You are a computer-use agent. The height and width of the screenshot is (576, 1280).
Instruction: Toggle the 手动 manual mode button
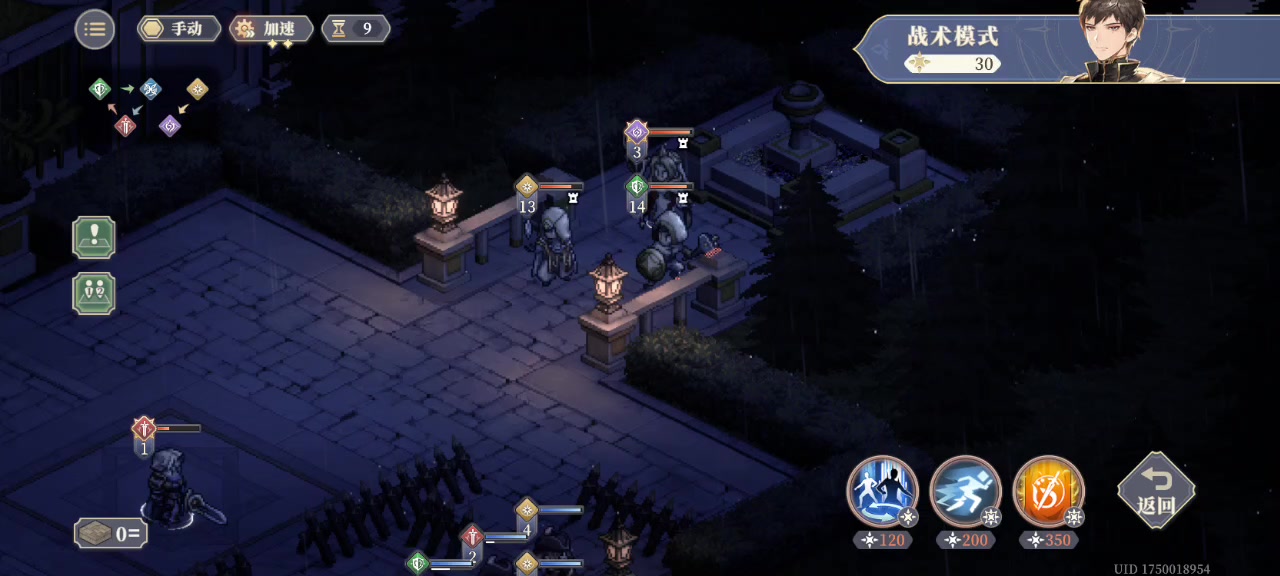point(179,29)
